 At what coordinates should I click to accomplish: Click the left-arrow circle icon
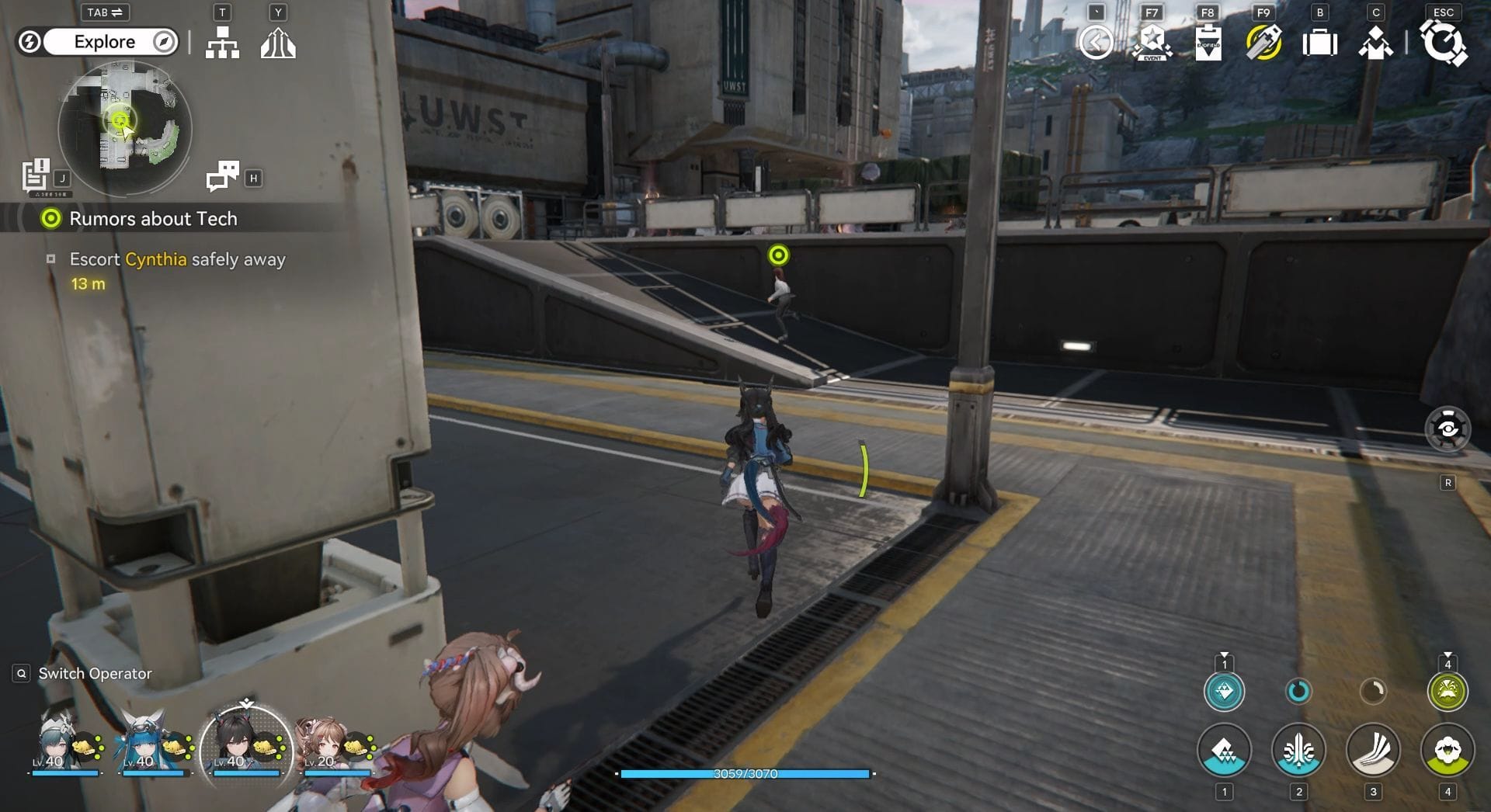tap(1096, 43)
